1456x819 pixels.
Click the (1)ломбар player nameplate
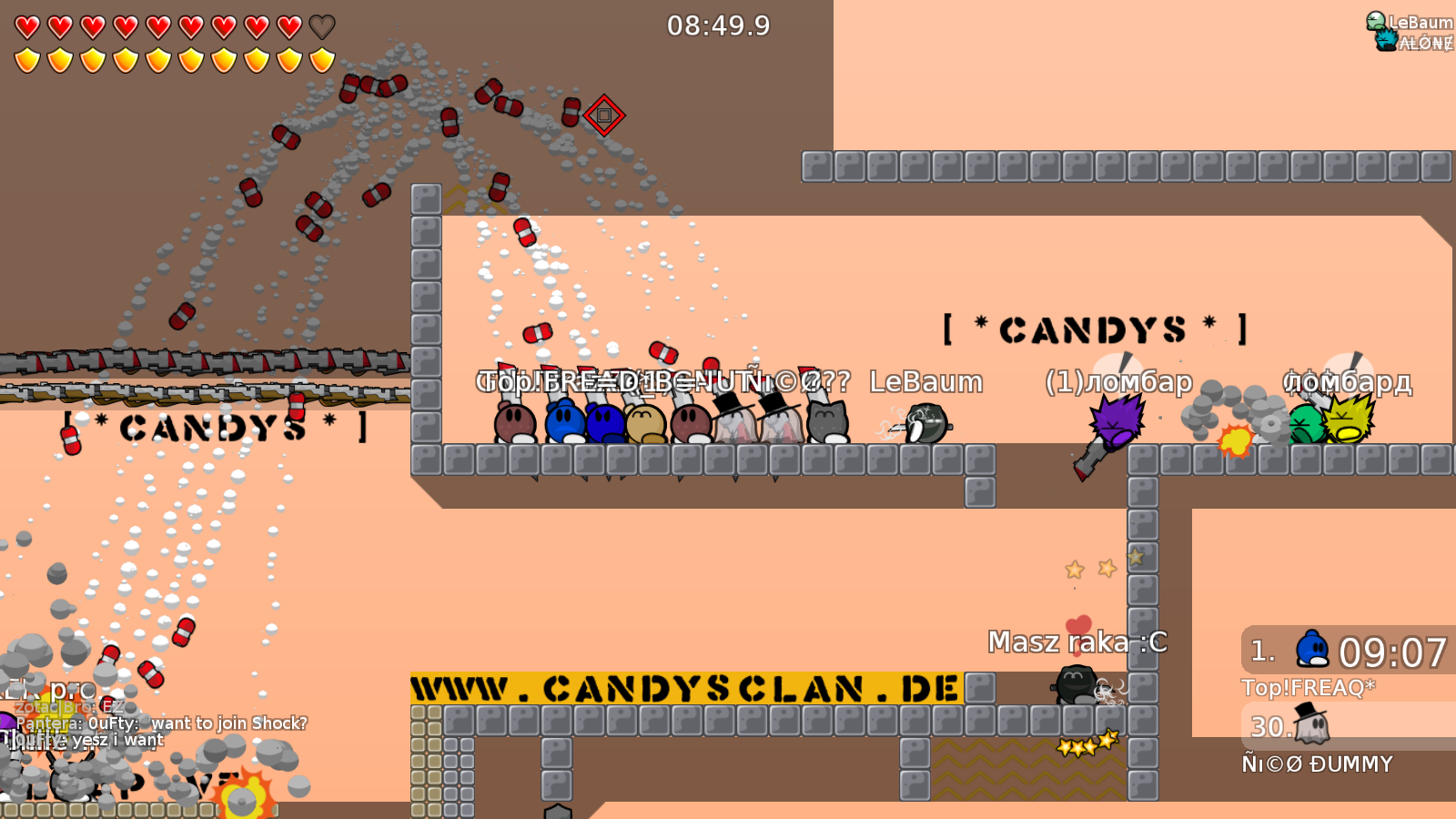1117,383
